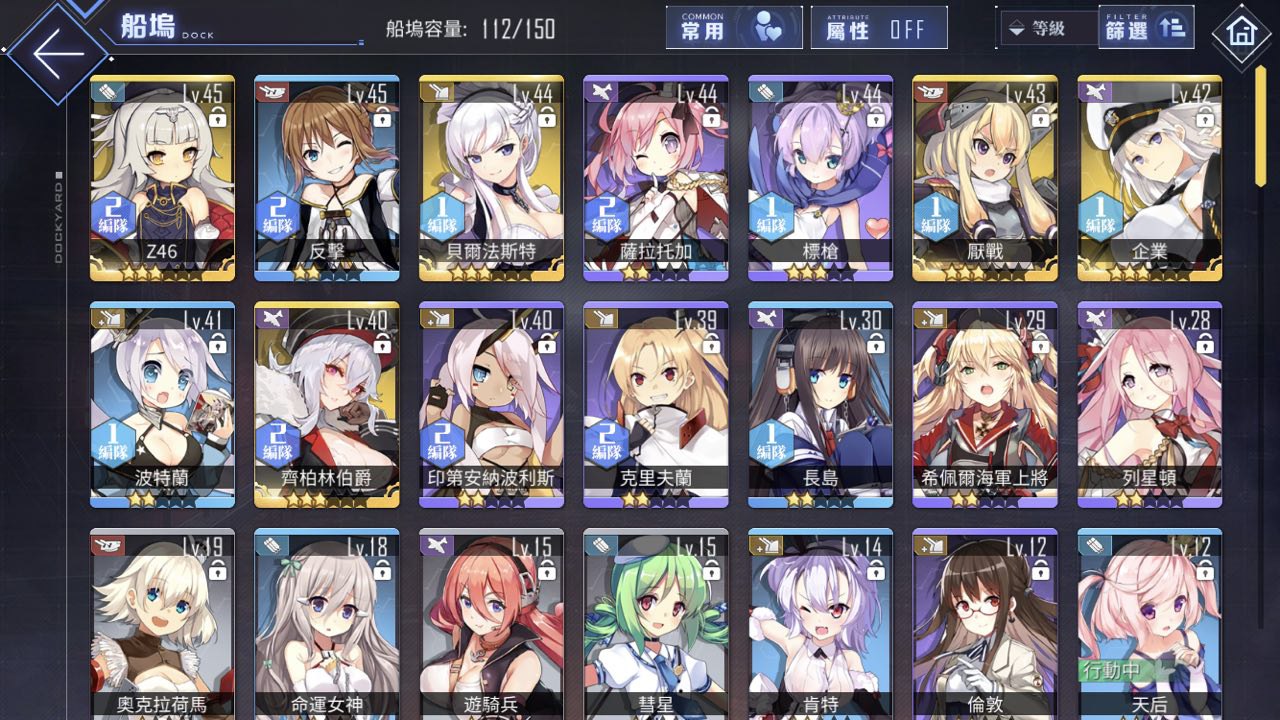Choose the 貝爾法斯特 ship card
The image size is (1280, 720).
(491, 178)
